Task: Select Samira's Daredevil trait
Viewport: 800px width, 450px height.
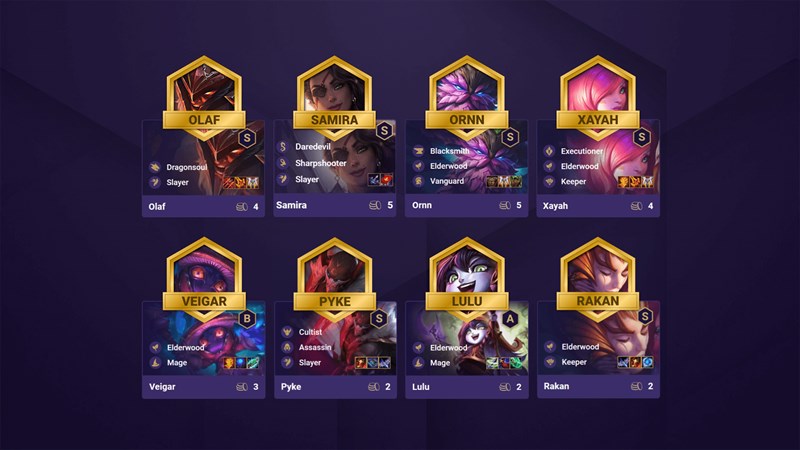Action: [x=314, y=147]
